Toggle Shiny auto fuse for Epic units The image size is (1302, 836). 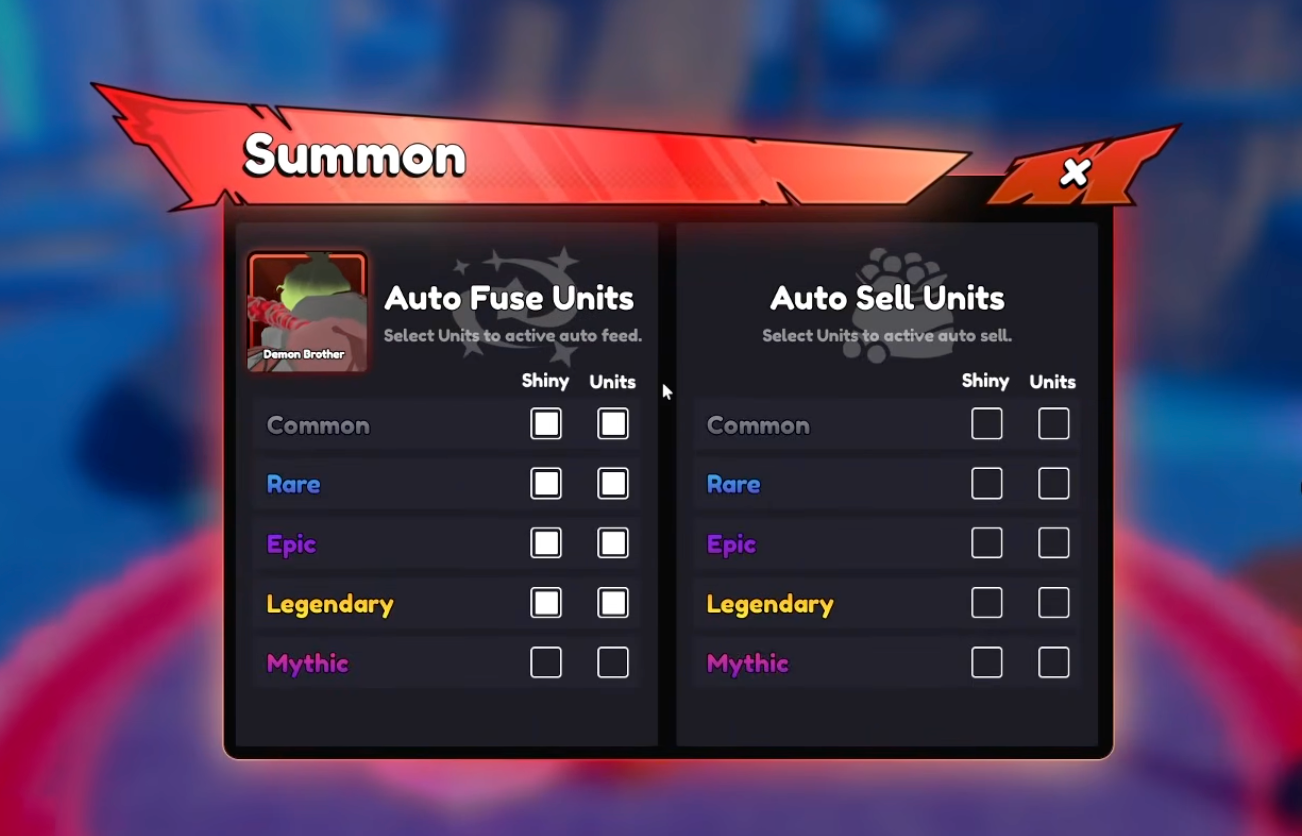[x=545, y=543]
